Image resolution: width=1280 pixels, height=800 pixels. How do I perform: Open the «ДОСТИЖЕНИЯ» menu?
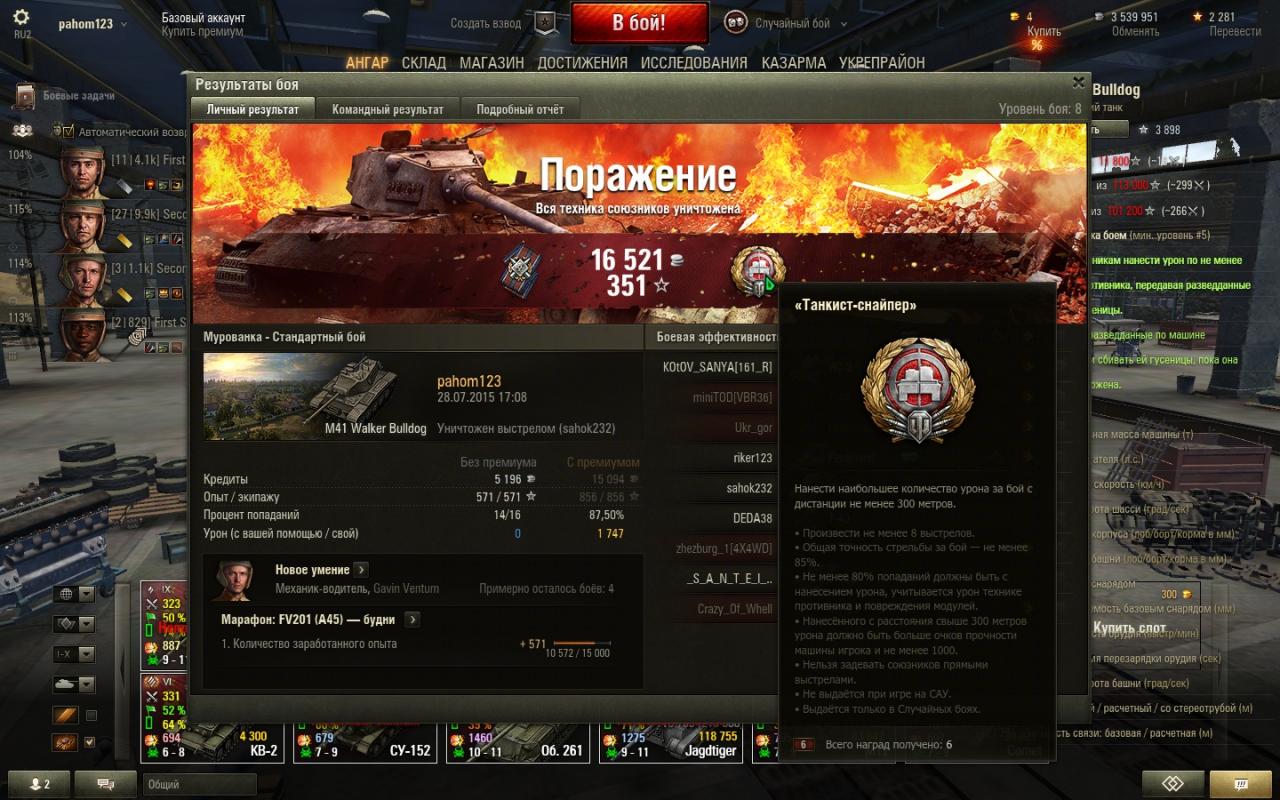(x=582, y=62)
